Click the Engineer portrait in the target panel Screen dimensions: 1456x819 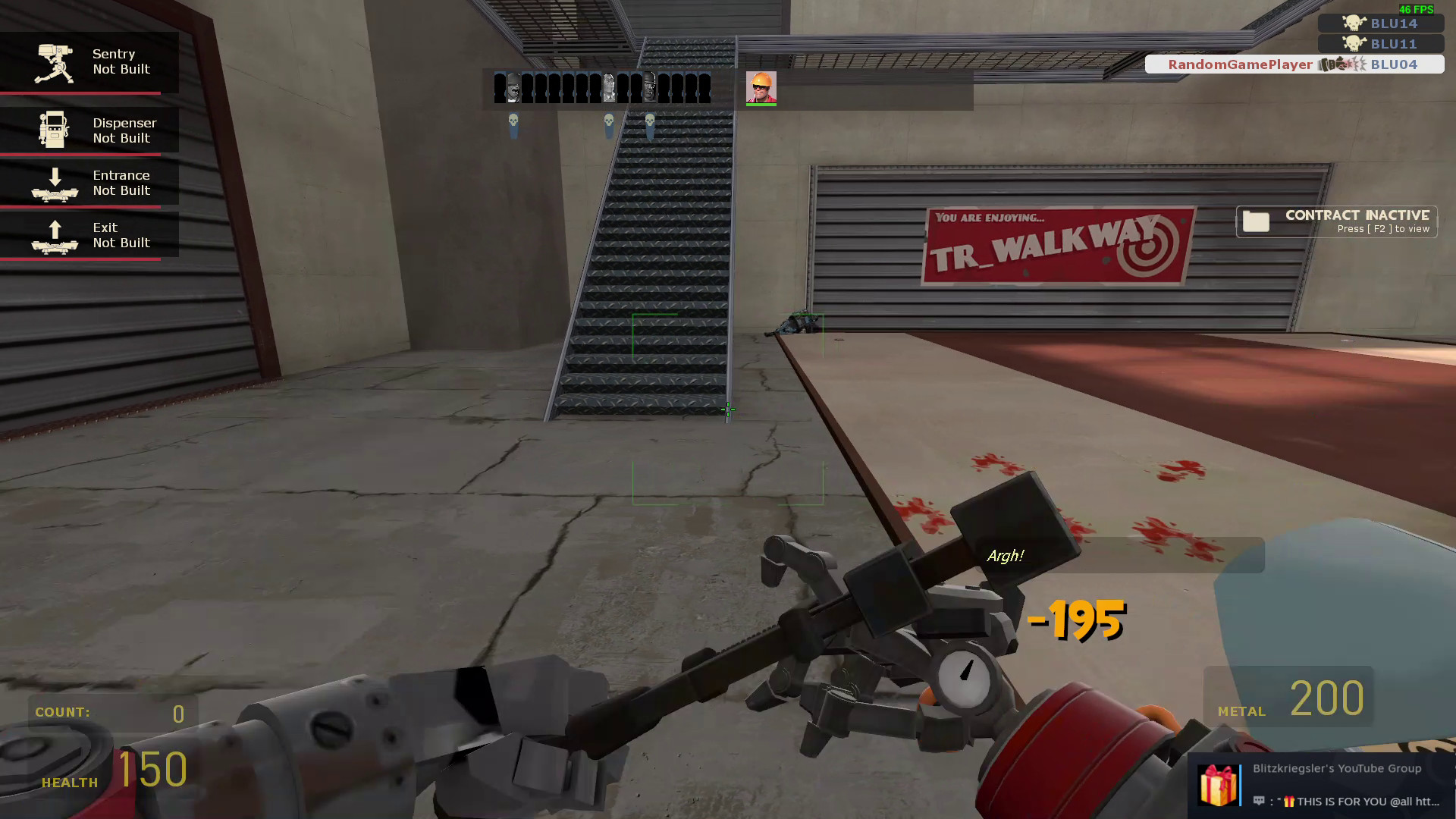point(761,87)
